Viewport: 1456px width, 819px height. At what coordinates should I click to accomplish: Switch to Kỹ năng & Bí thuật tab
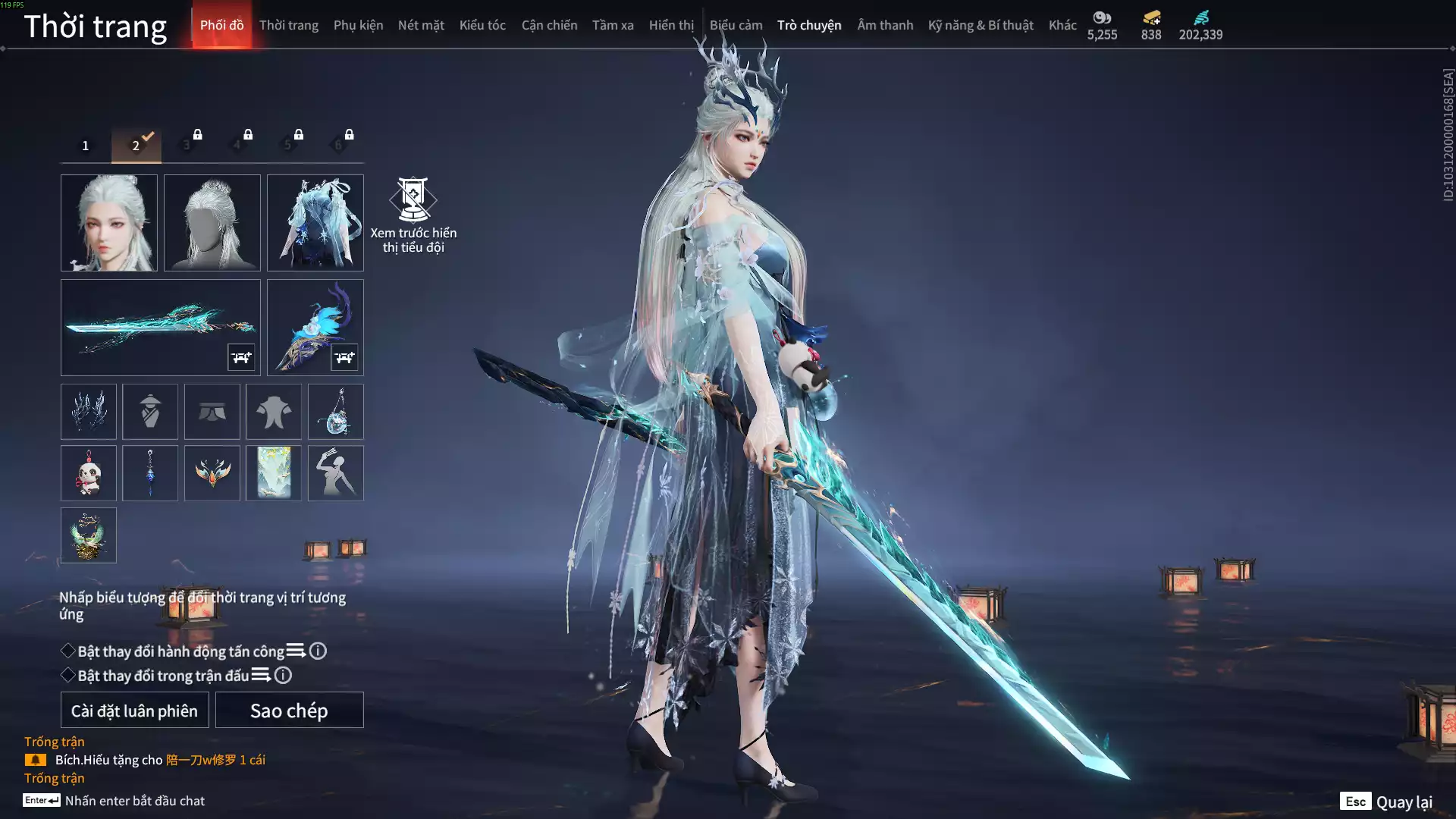pyautogui.click(x=981, y=25)
